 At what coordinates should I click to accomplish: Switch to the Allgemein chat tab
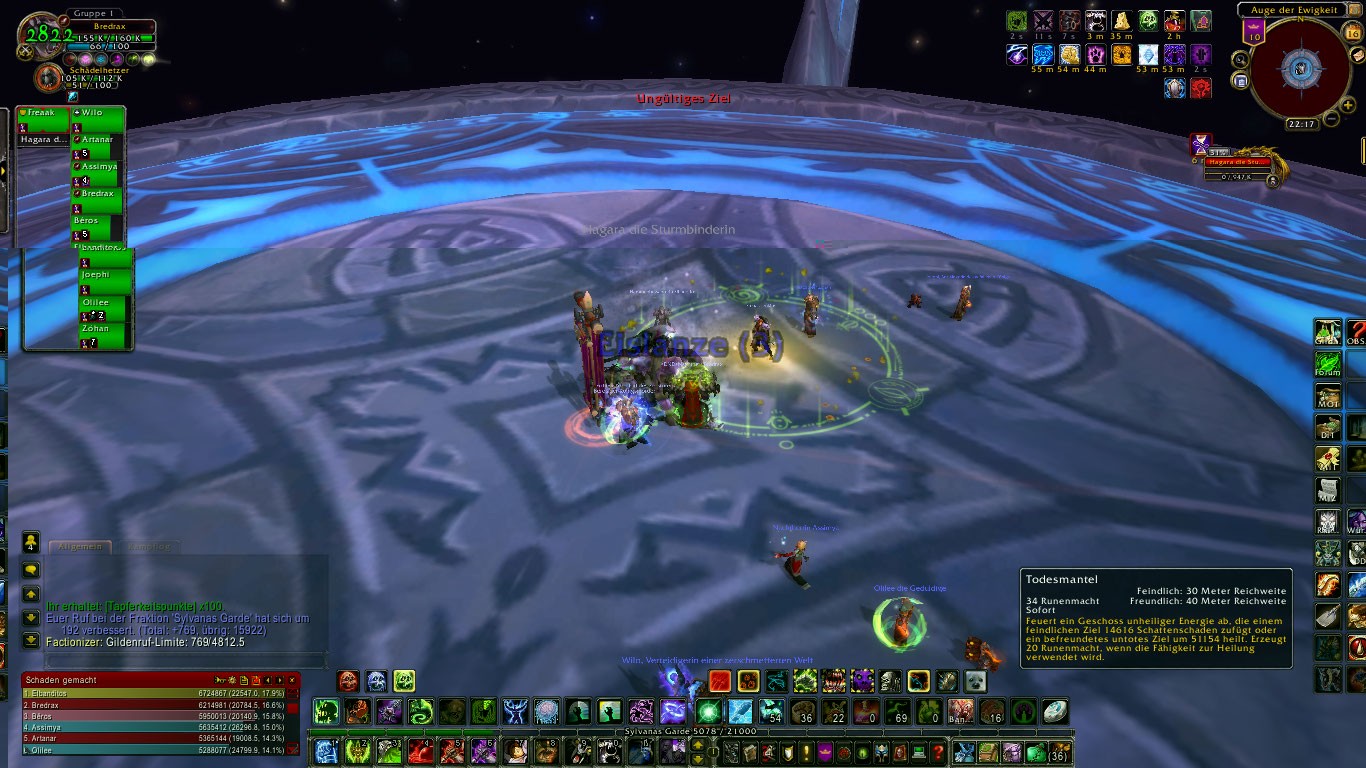tap(80, 547)
